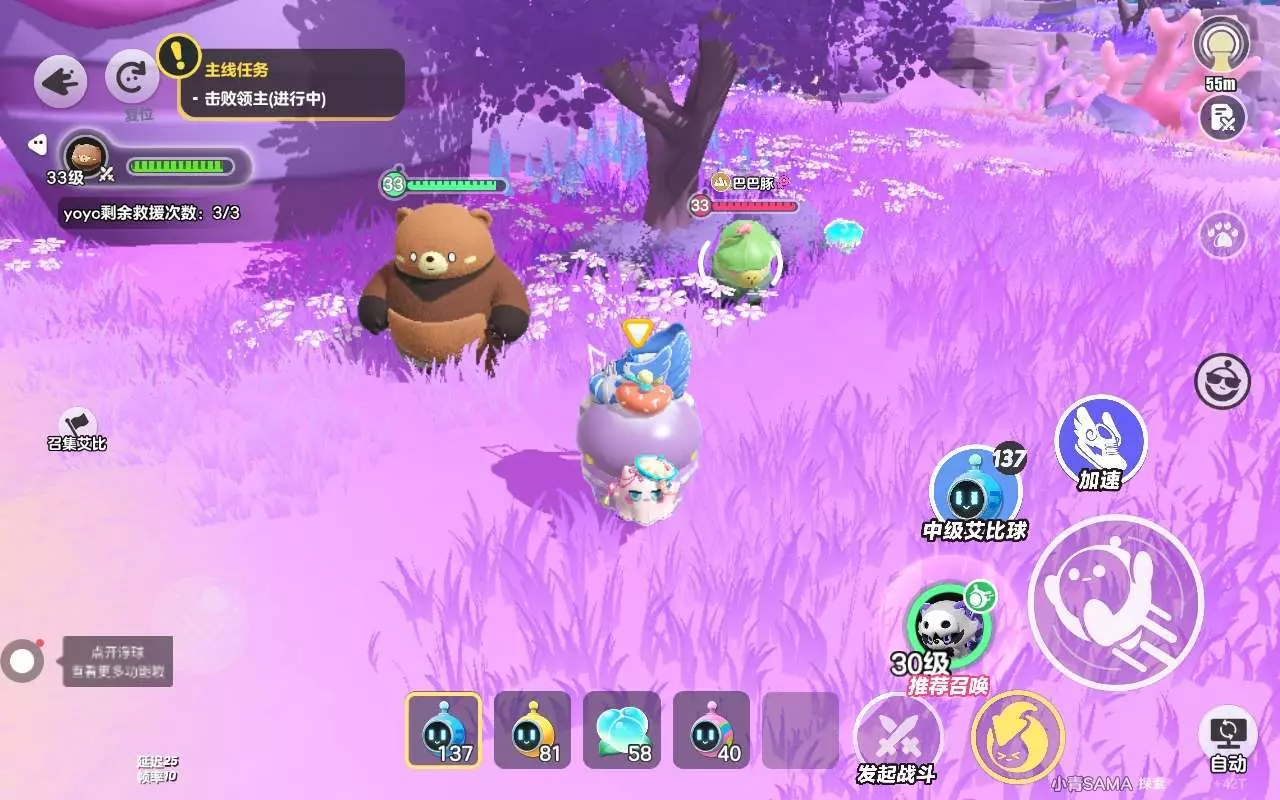Throw the 中级艾比球 capture ball
Viewport: 1280px width, 800px height.
(973, 490)
